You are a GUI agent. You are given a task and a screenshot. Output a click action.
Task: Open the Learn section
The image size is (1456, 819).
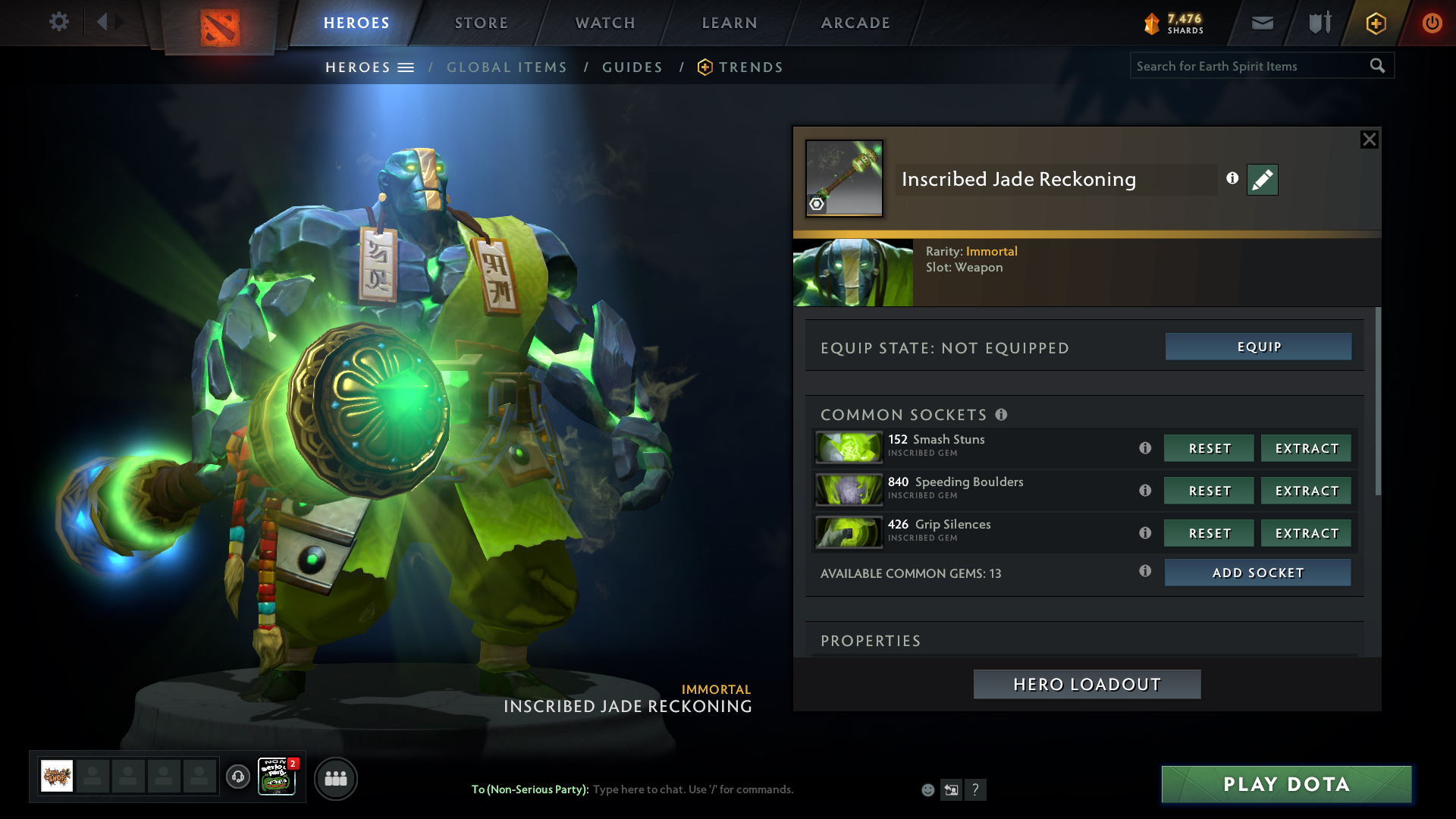(730, 23)
